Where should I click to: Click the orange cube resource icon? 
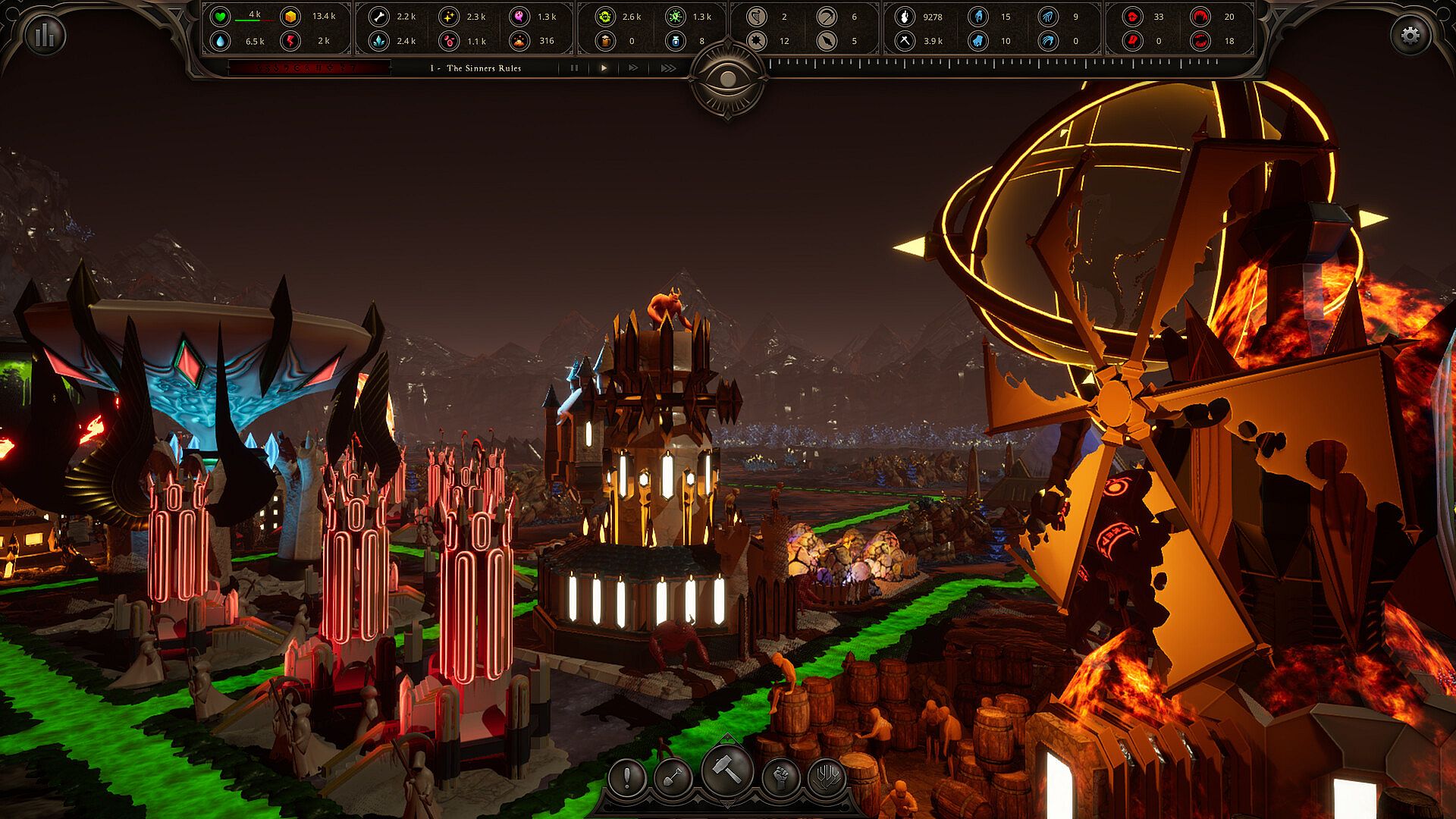pyautogui.click(x=290, y=17)
